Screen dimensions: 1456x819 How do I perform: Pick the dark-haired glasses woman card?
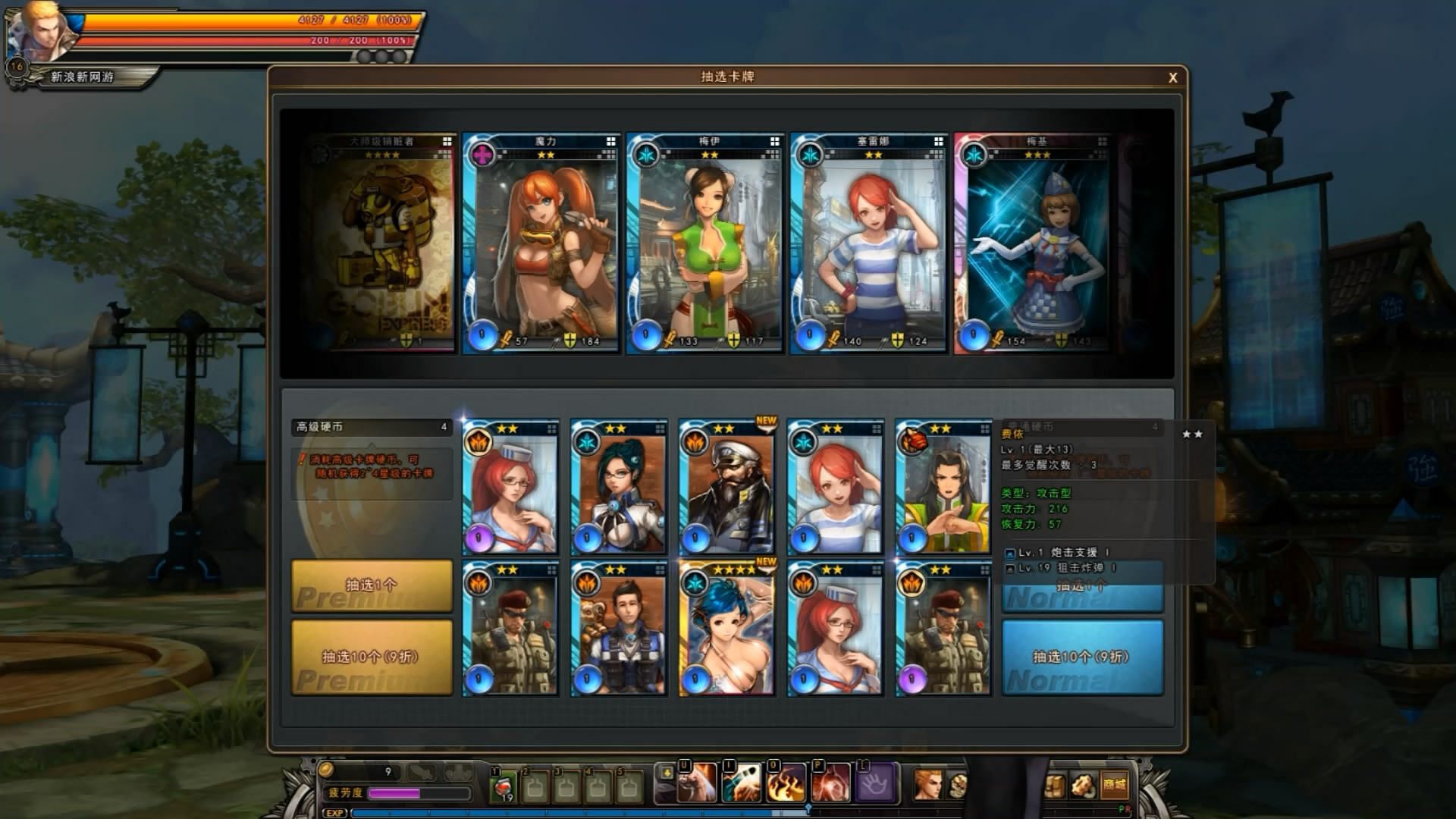(x=619, y=487)
